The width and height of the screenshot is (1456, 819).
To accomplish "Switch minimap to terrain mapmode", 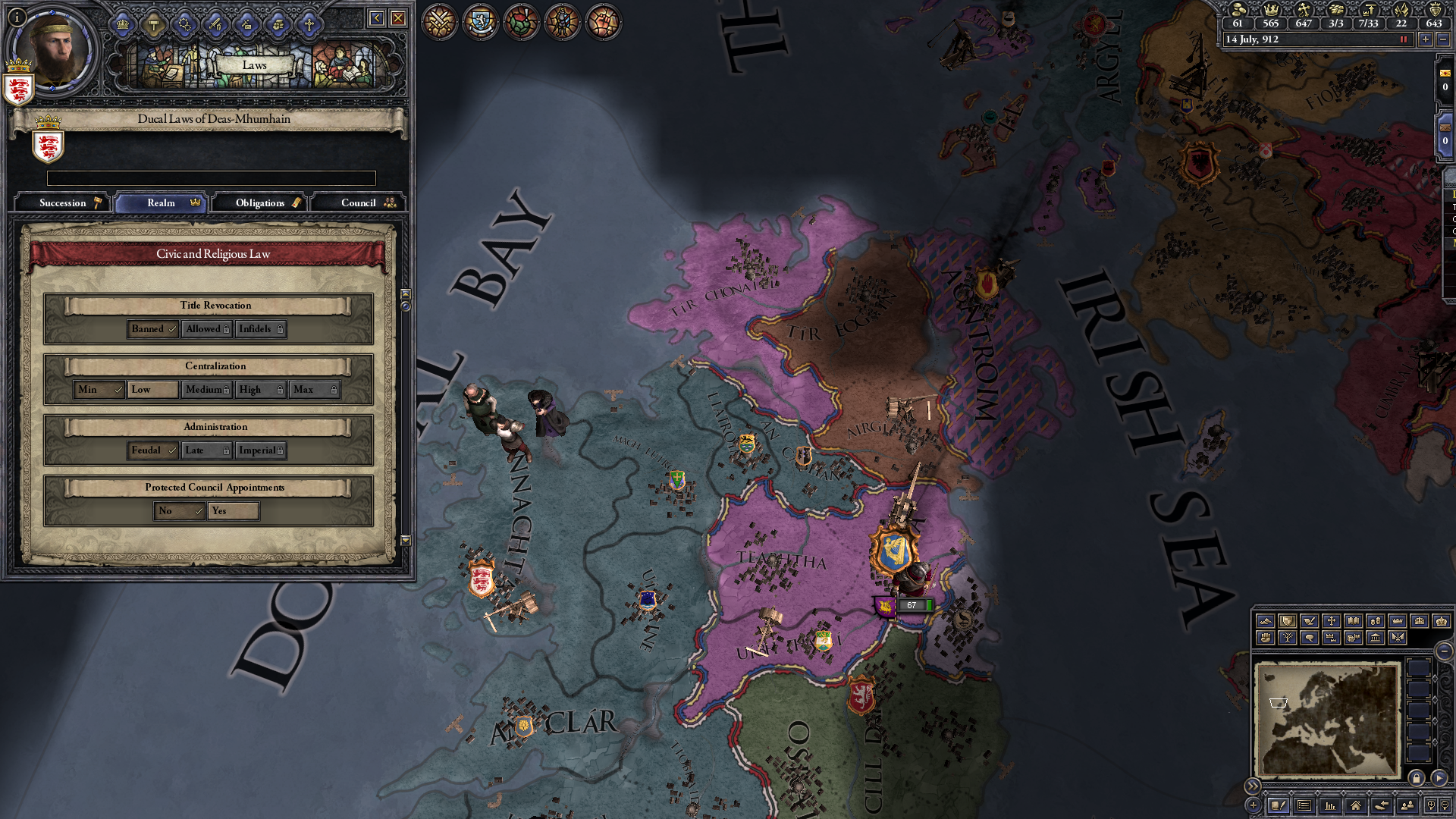I will (x=1266, y=622).
